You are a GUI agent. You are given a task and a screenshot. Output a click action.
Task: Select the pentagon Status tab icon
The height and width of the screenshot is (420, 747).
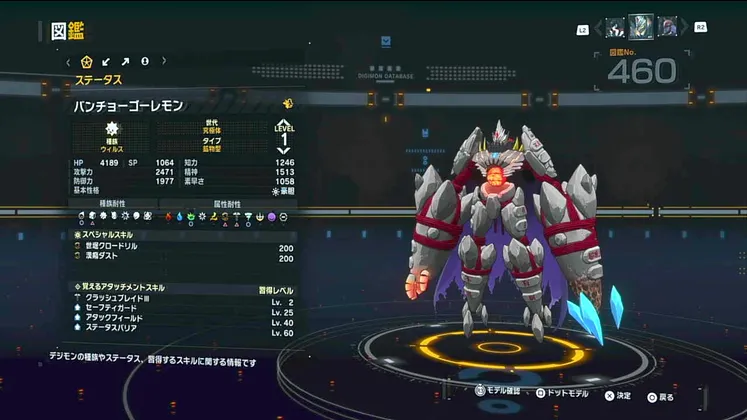click(x=86, y=62)
